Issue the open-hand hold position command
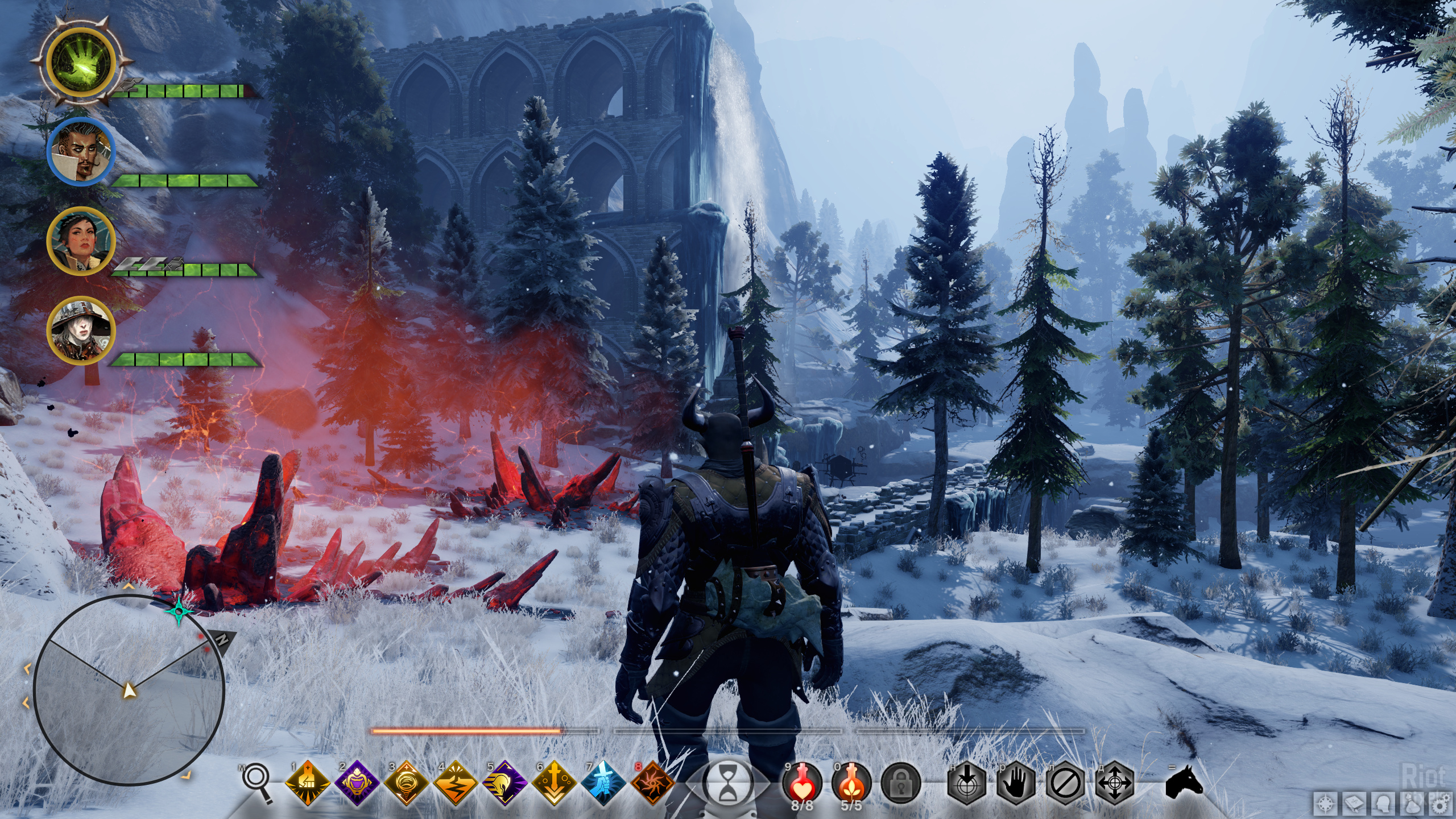Image resolution: width=1456 pixels, height=819 pixels. (1016, 784)
